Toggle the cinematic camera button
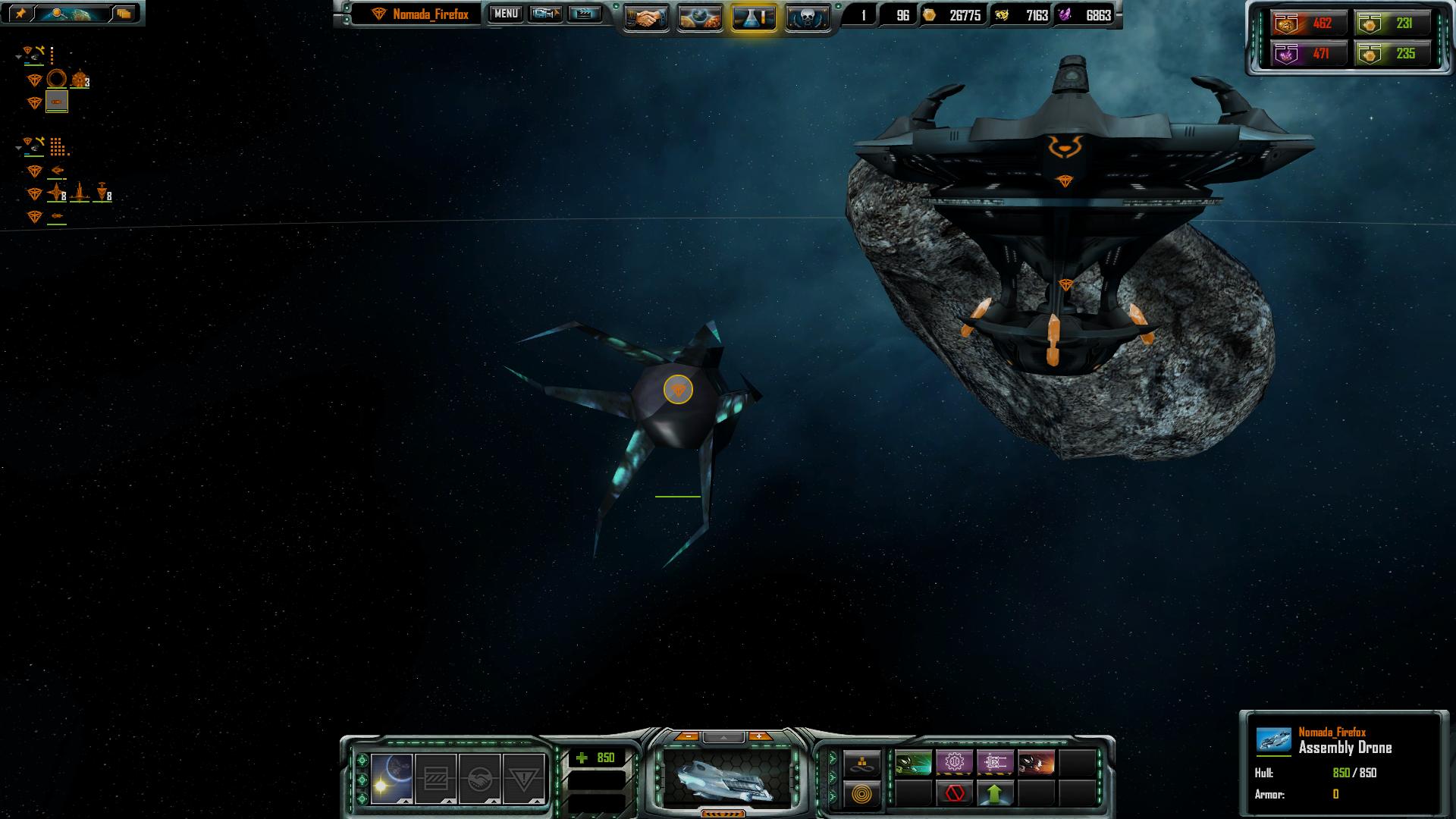1456x819 pixels. click(544, 14)
